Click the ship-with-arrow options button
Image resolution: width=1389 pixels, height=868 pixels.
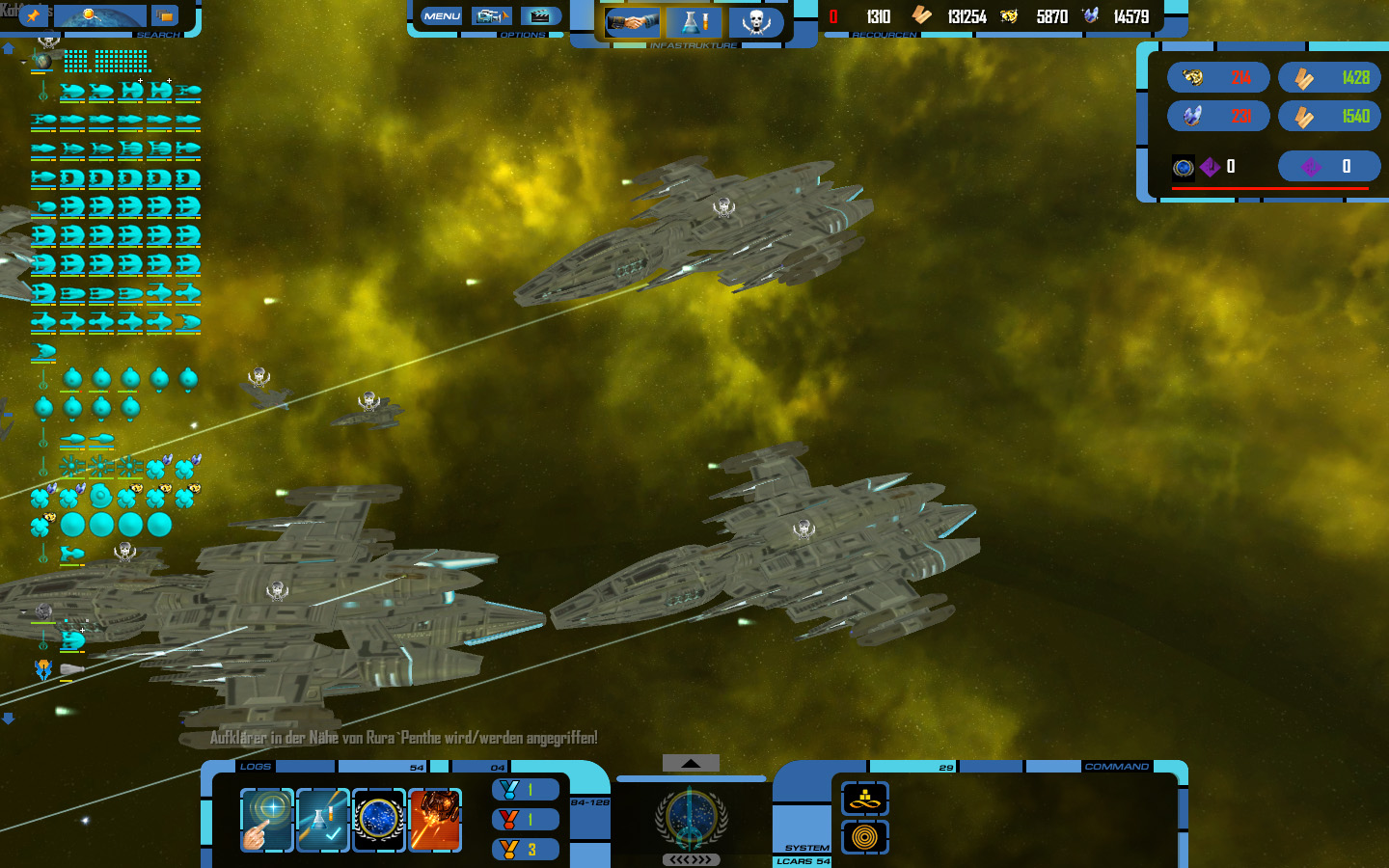pyautogui.click(x=492, y=16)
